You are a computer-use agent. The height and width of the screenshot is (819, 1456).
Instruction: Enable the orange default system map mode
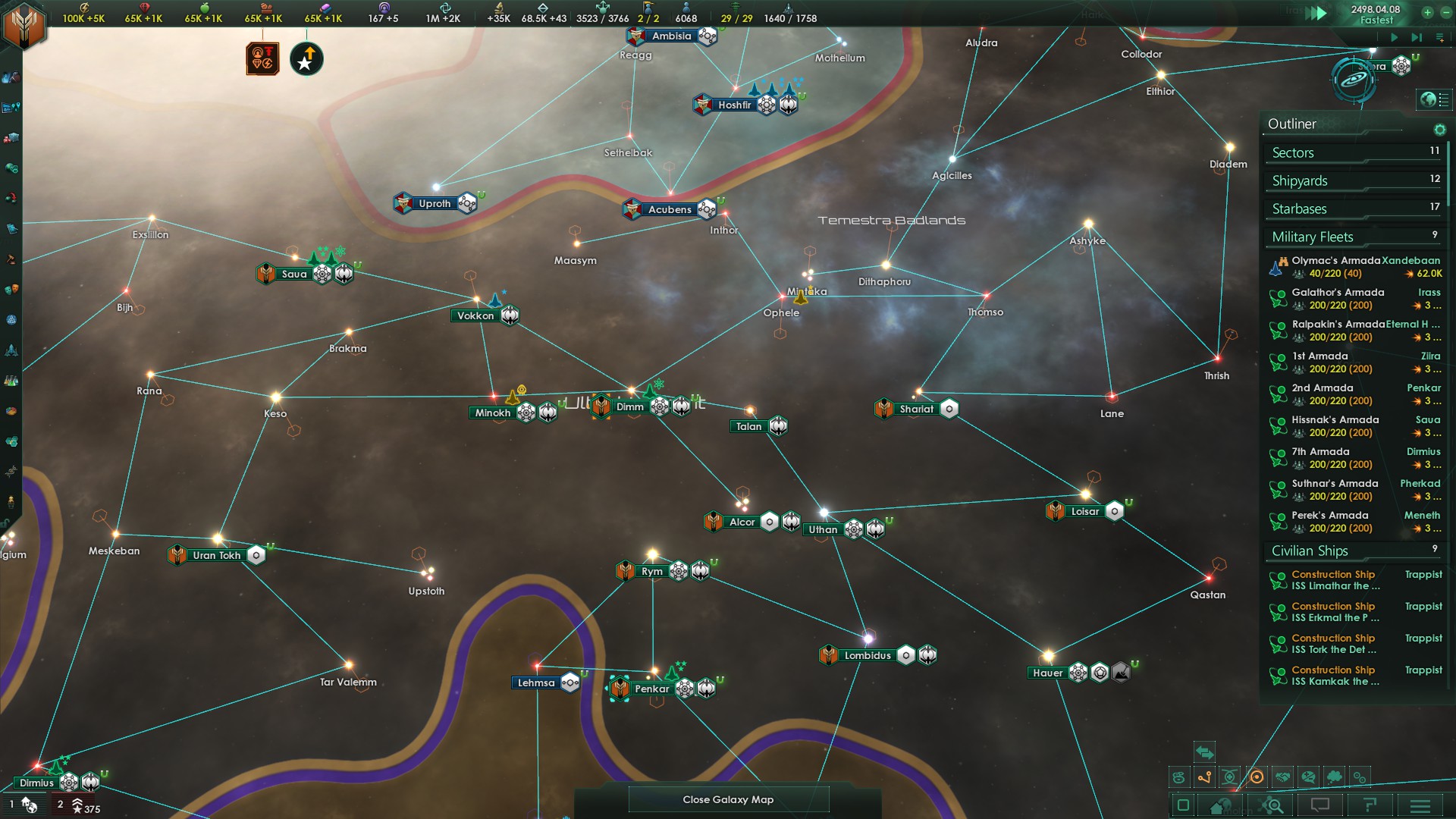1257,777
